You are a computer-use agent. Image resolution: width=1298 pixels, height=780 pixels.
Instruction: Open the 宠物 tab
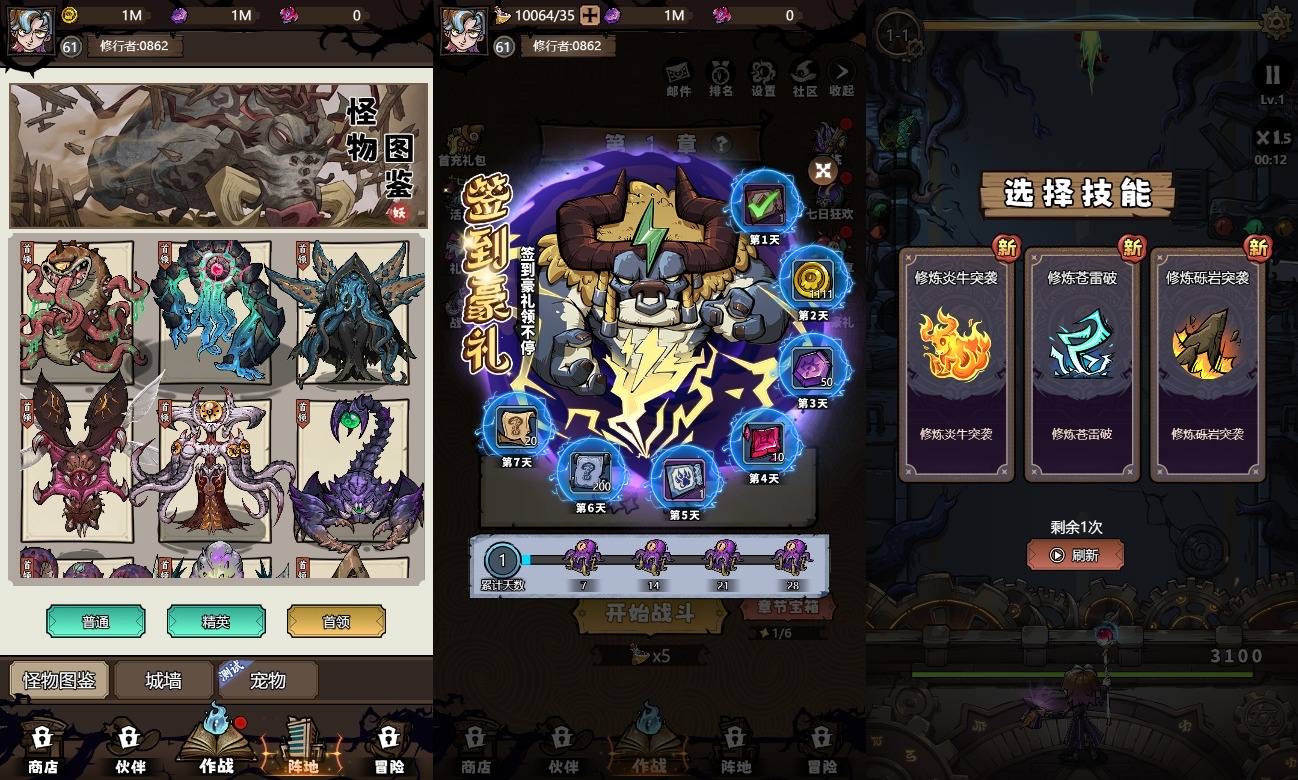coord(268,681)
